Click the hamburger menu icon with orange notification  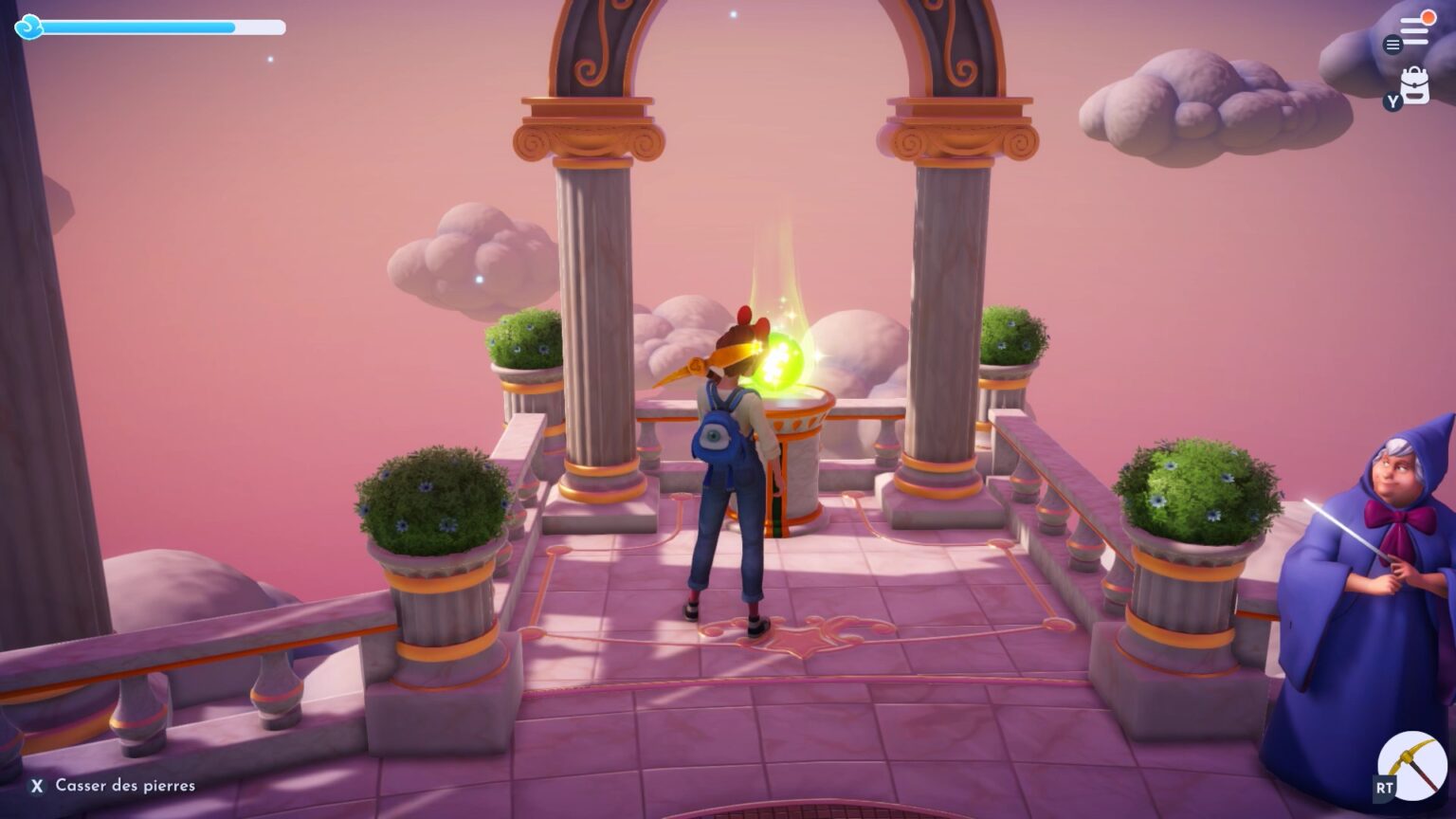1416,29
